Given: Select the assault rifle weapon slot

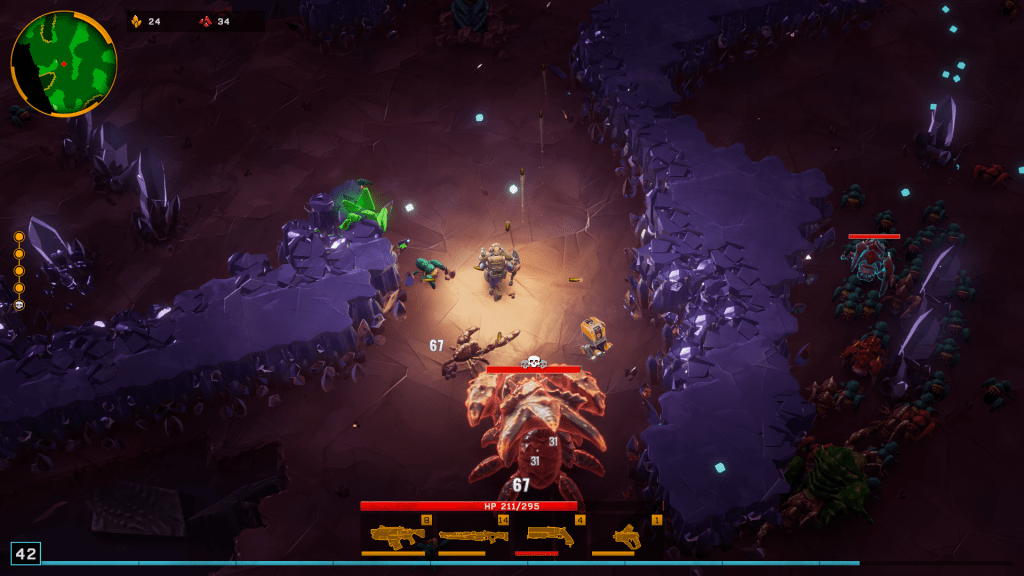Looking at the screenshot, I should click(397, 535).
